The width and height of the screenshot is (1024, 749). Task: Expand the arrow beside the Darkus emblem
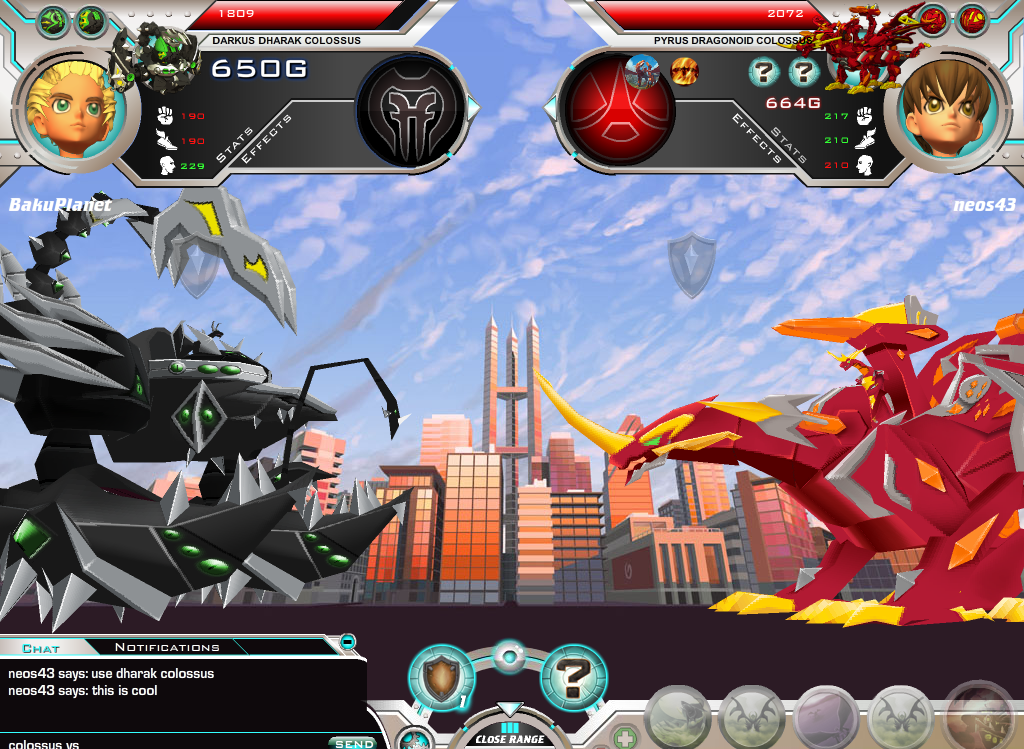point(474,106)
